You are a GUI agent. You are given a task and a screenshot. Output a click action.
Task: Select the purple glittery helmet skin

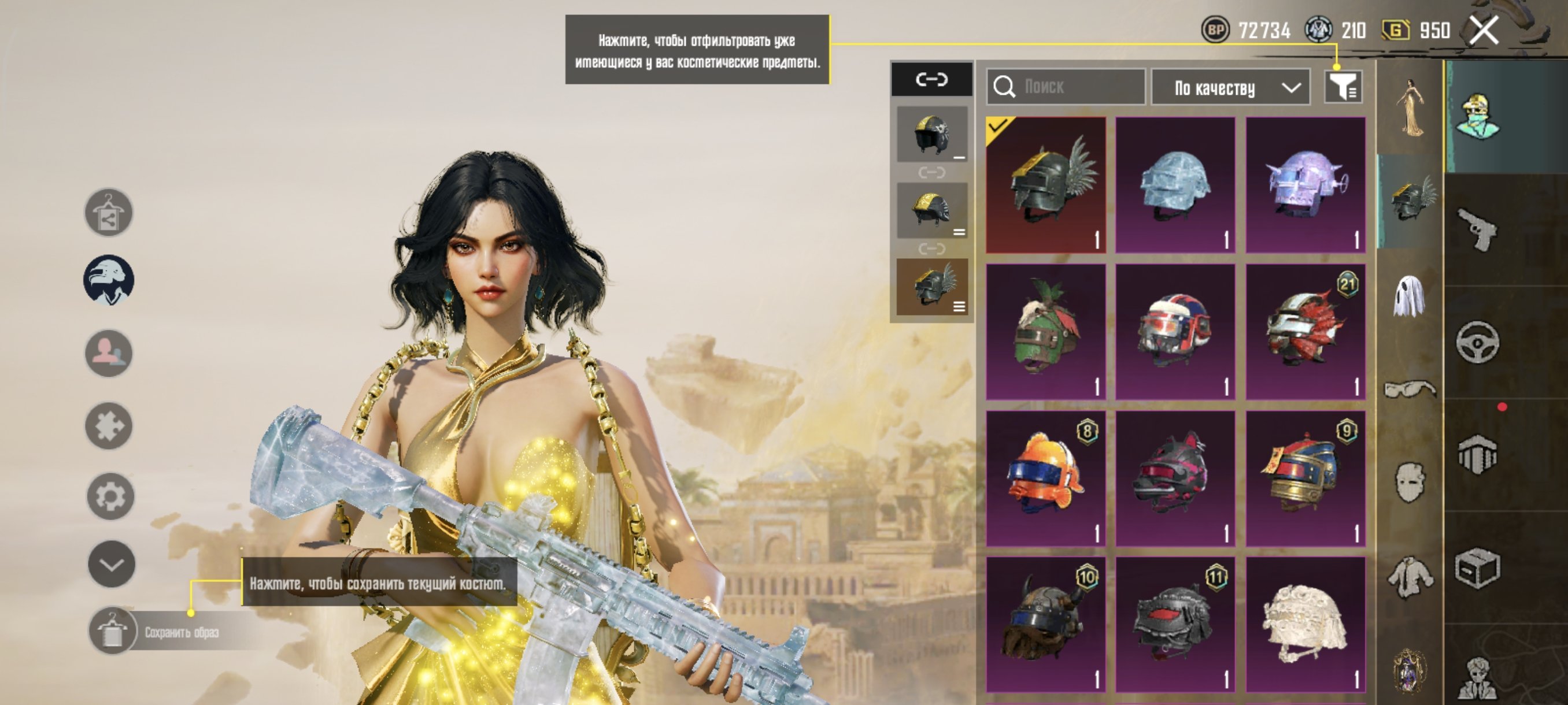tap(1306, 184)
